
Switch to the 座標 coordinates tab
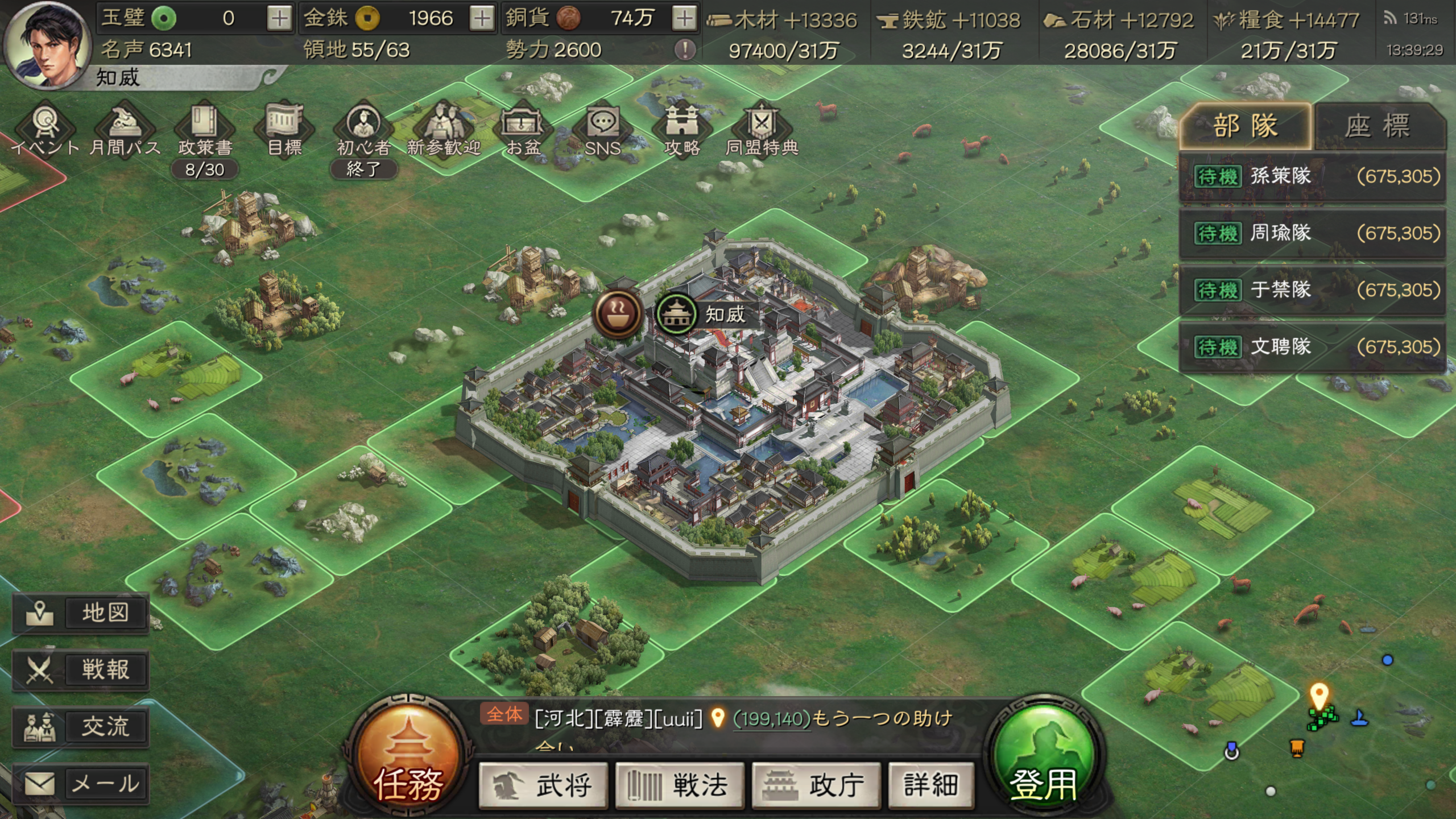point(1379,126)
